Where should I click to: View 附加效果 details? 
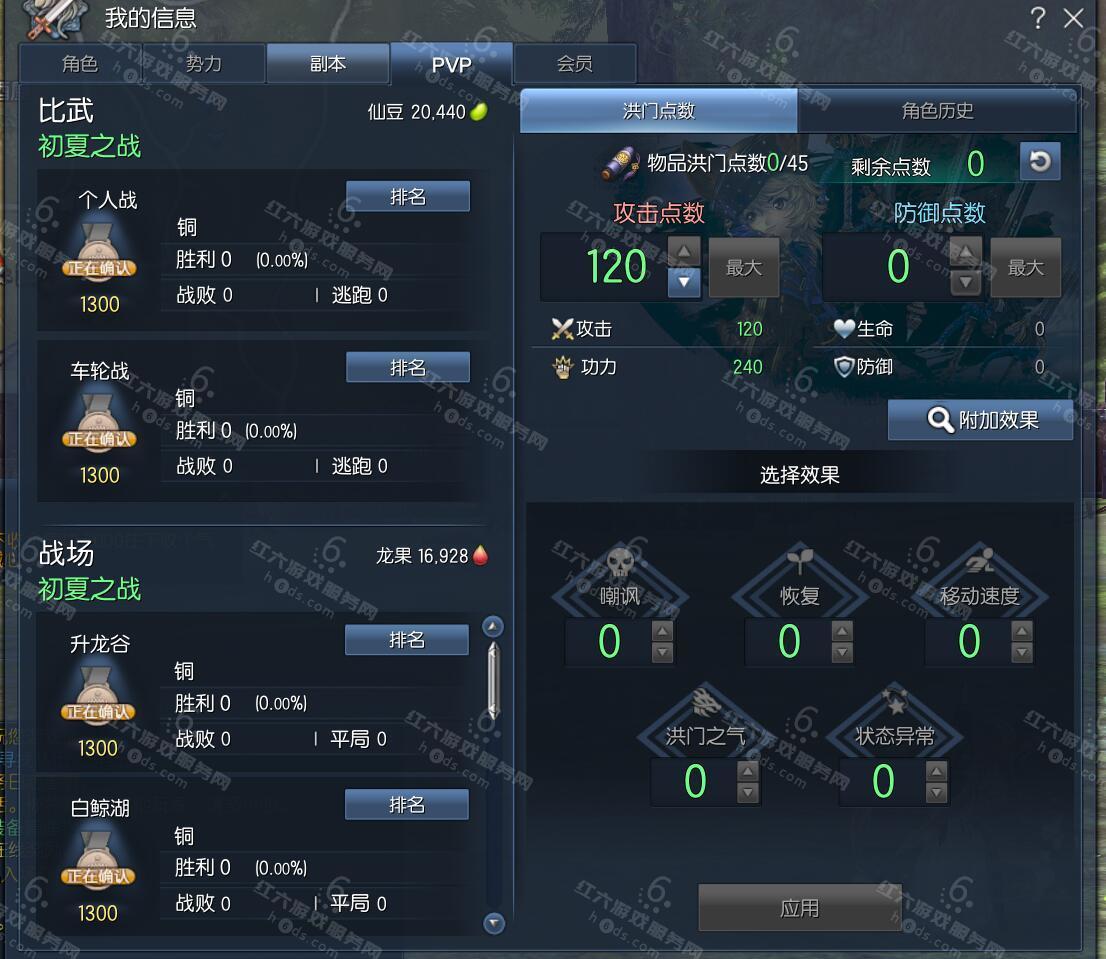[980, 420]
